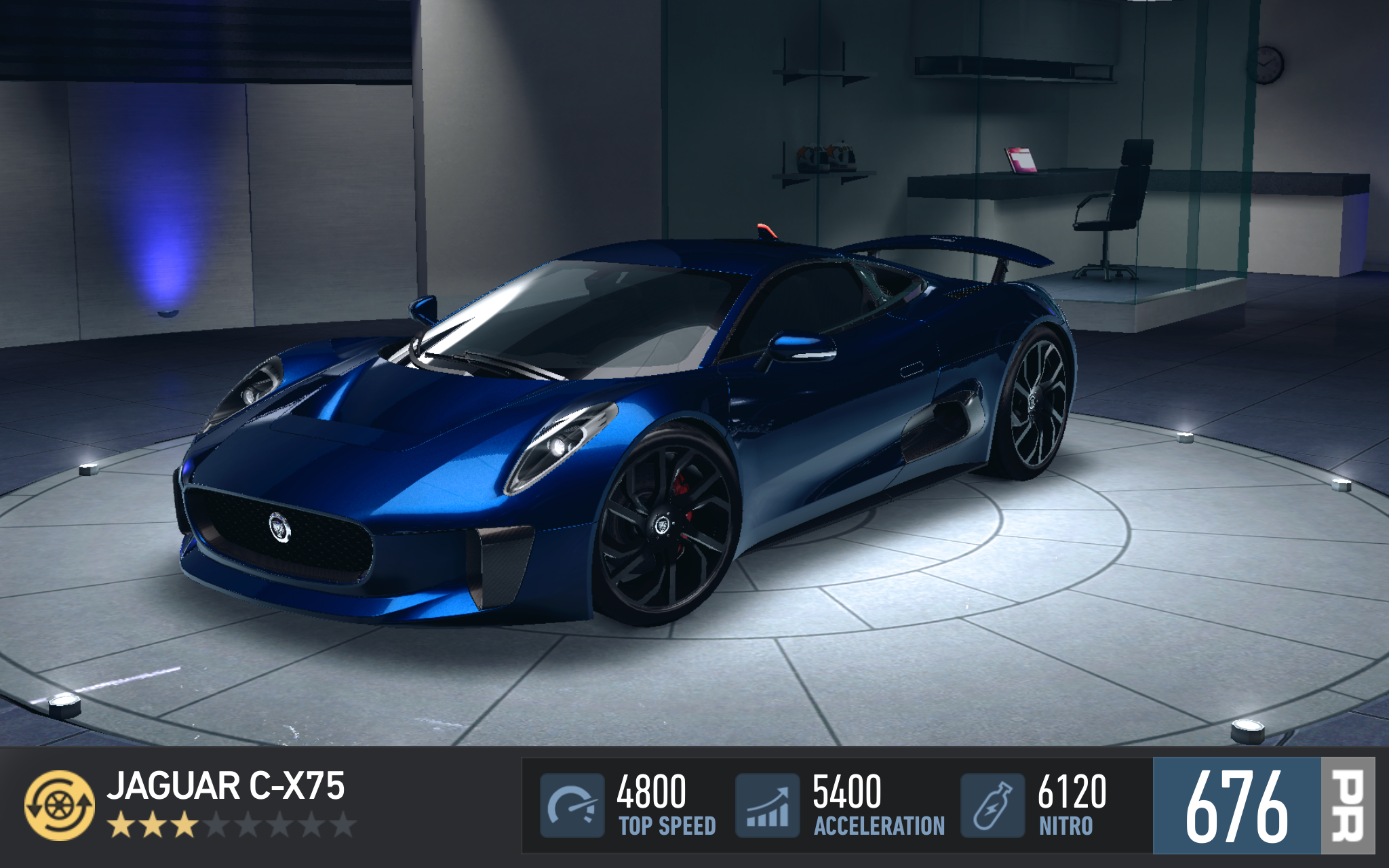Select the Top Speed speedometer icon
The width and height of the screenshot is (1389, 868).
point(572,805)
